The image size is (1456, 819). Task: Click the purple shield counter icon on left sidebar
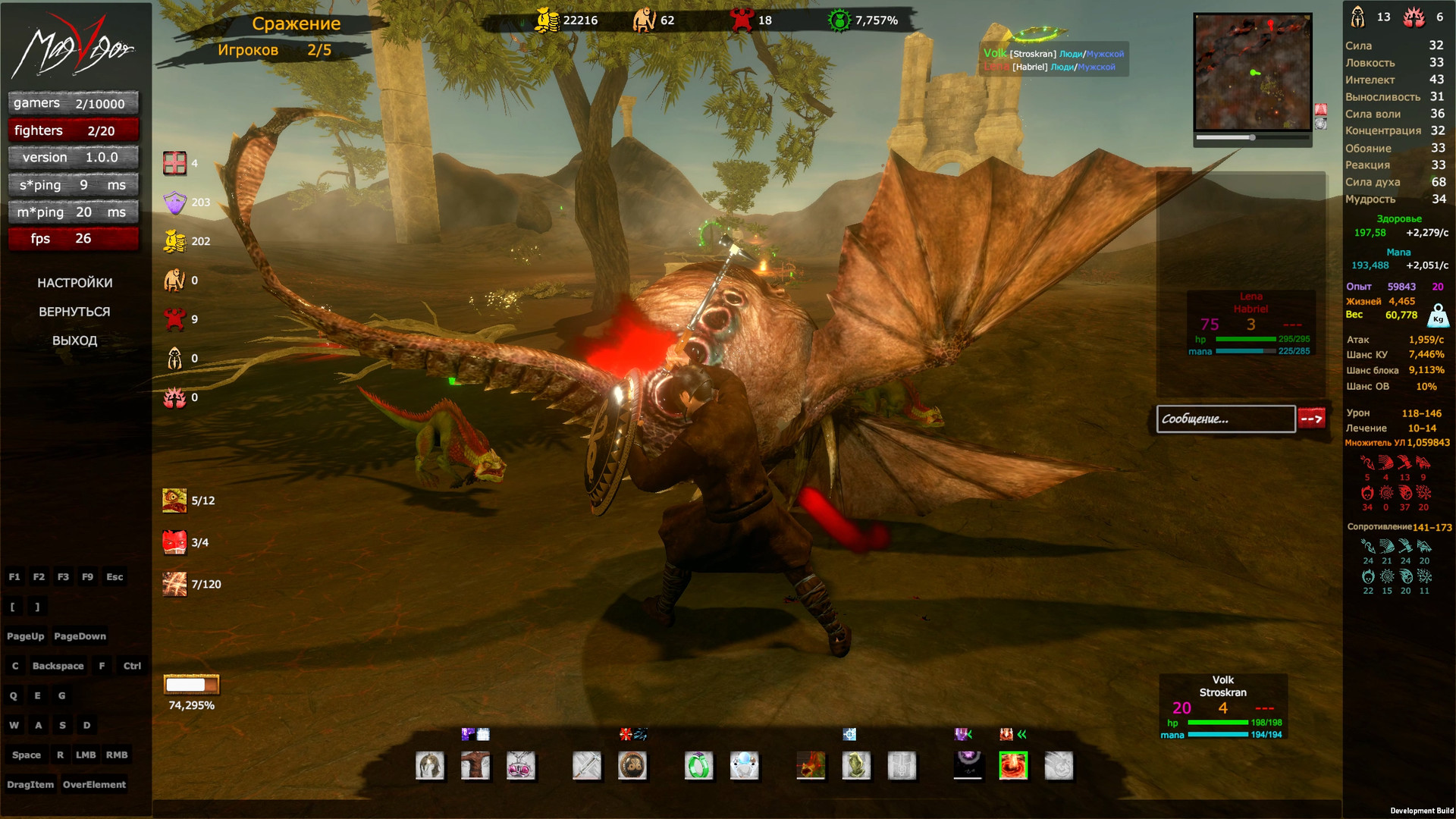pyautogui.click(x=175, y=202)
